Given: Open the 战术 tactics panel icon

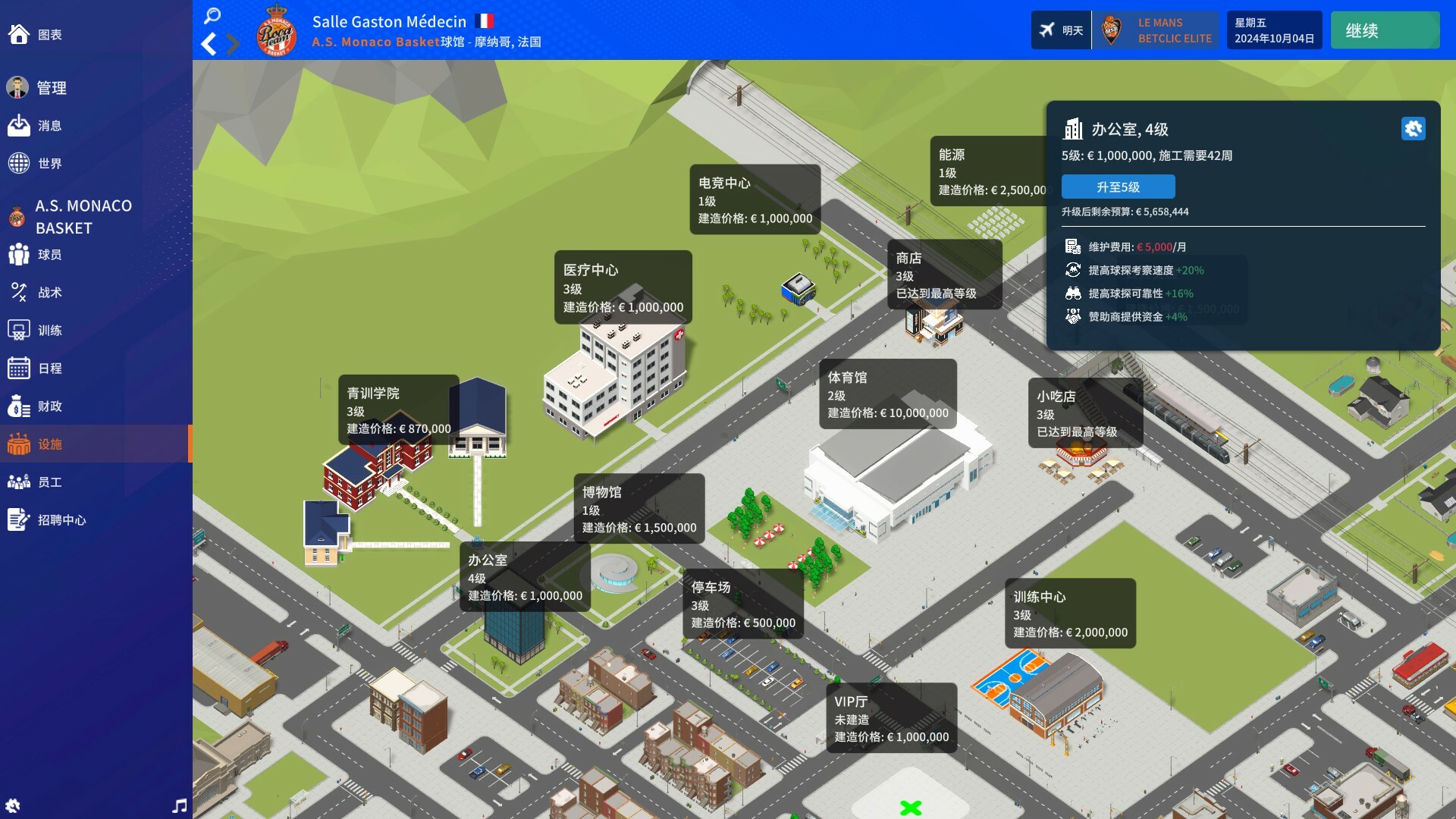Looking at the screenshot, I should pyautogui.click(x=18, y=293).
